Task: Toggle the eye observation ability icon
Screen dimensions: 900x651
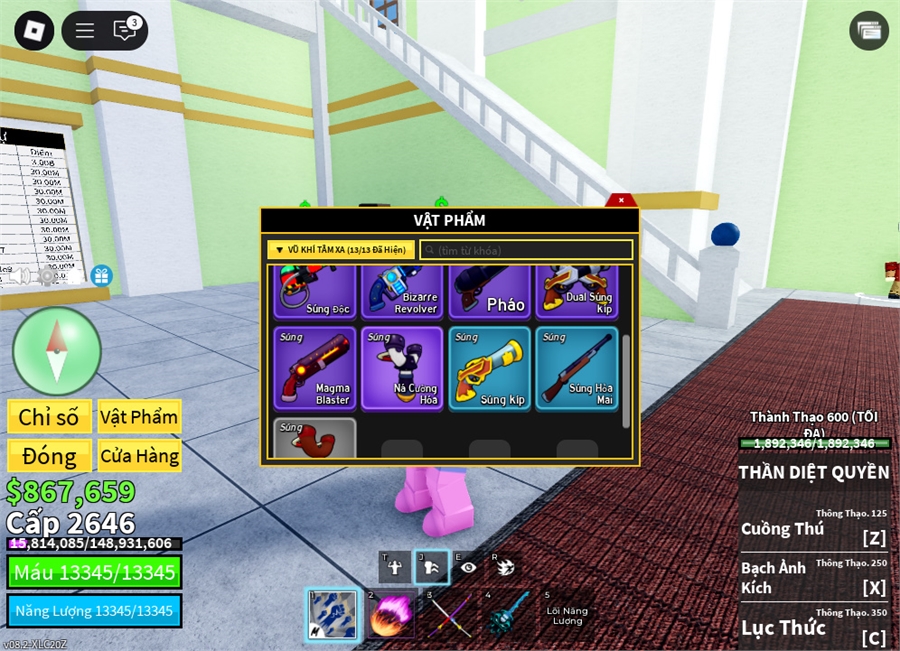Action: point(467,566)
